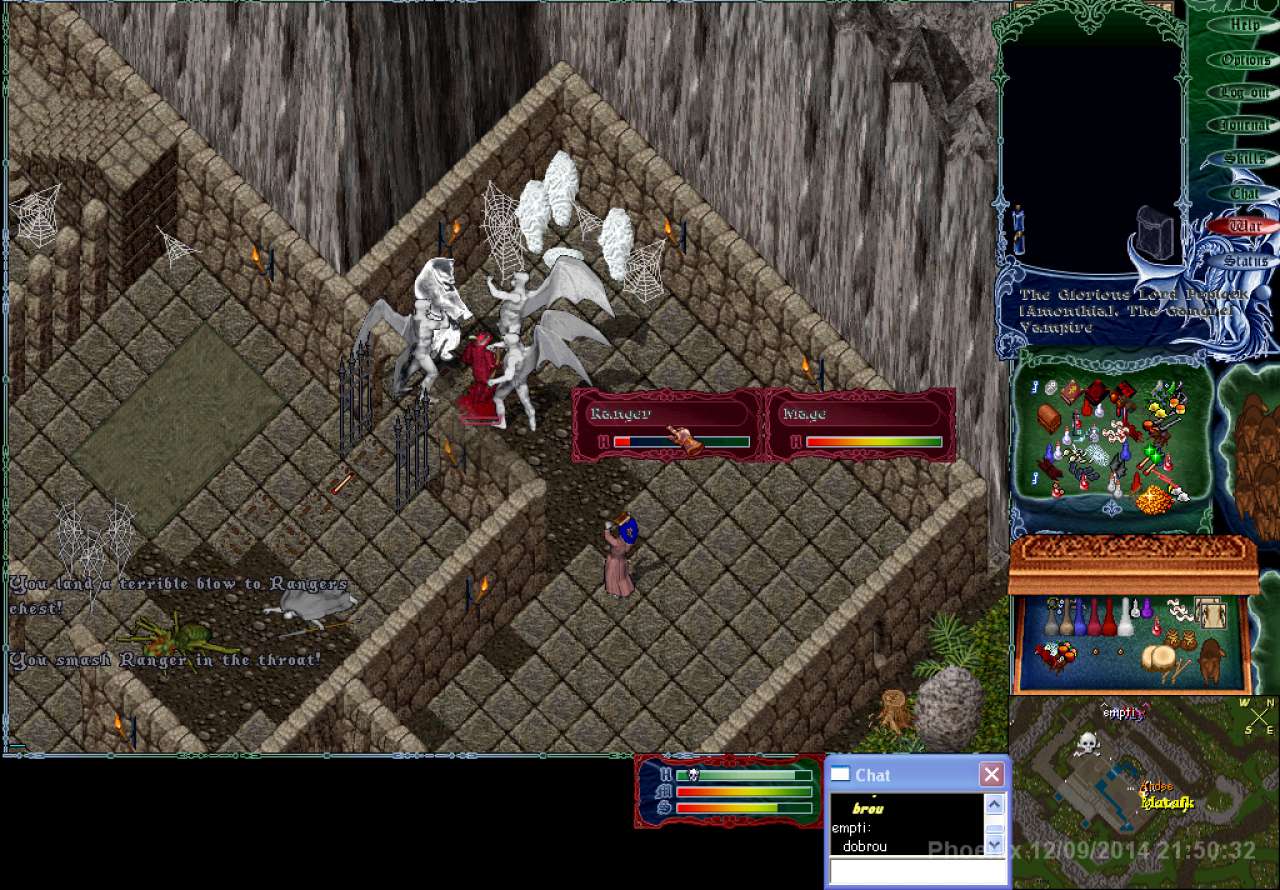Pick the gold coin pile in backpack
1280x890 pixels.
[x=1157, y=497]
